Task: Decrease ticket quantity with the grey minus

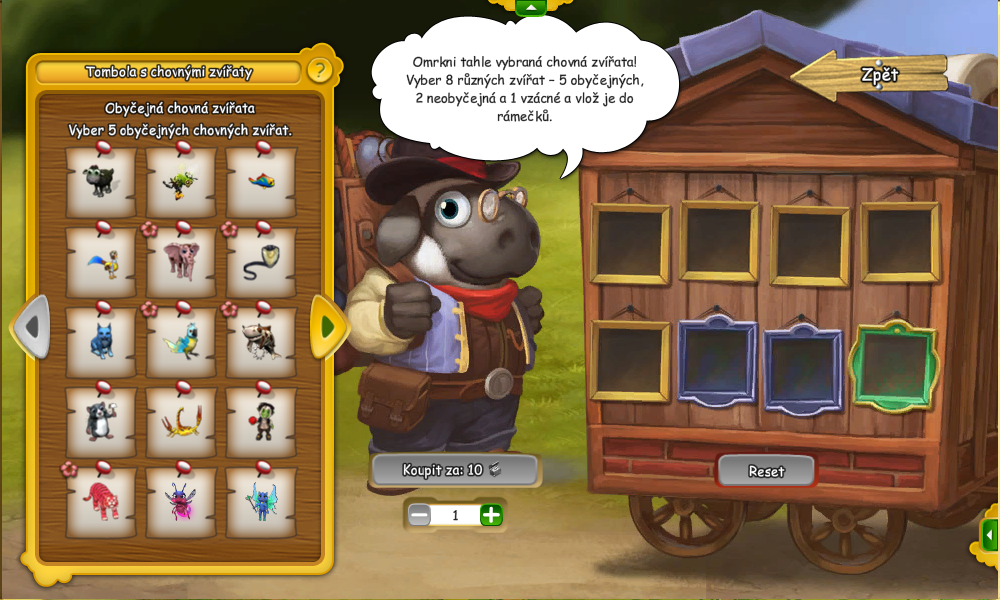Action: click(420, 515)
